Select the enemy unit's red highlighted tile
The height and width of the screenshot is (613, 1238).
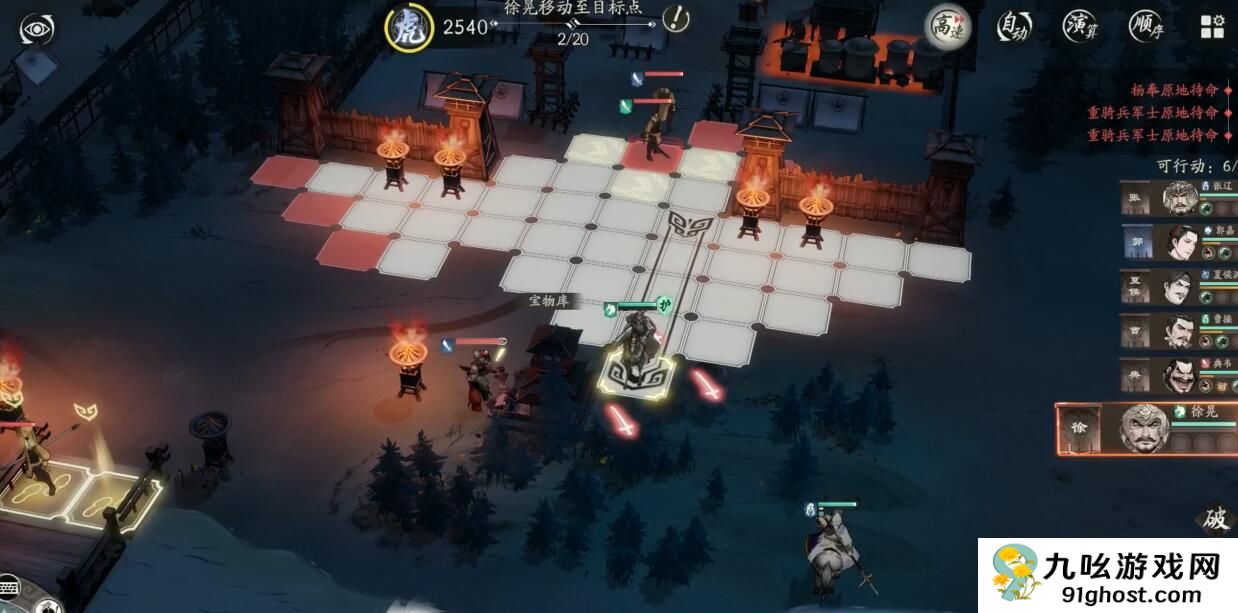pos(654,153)
